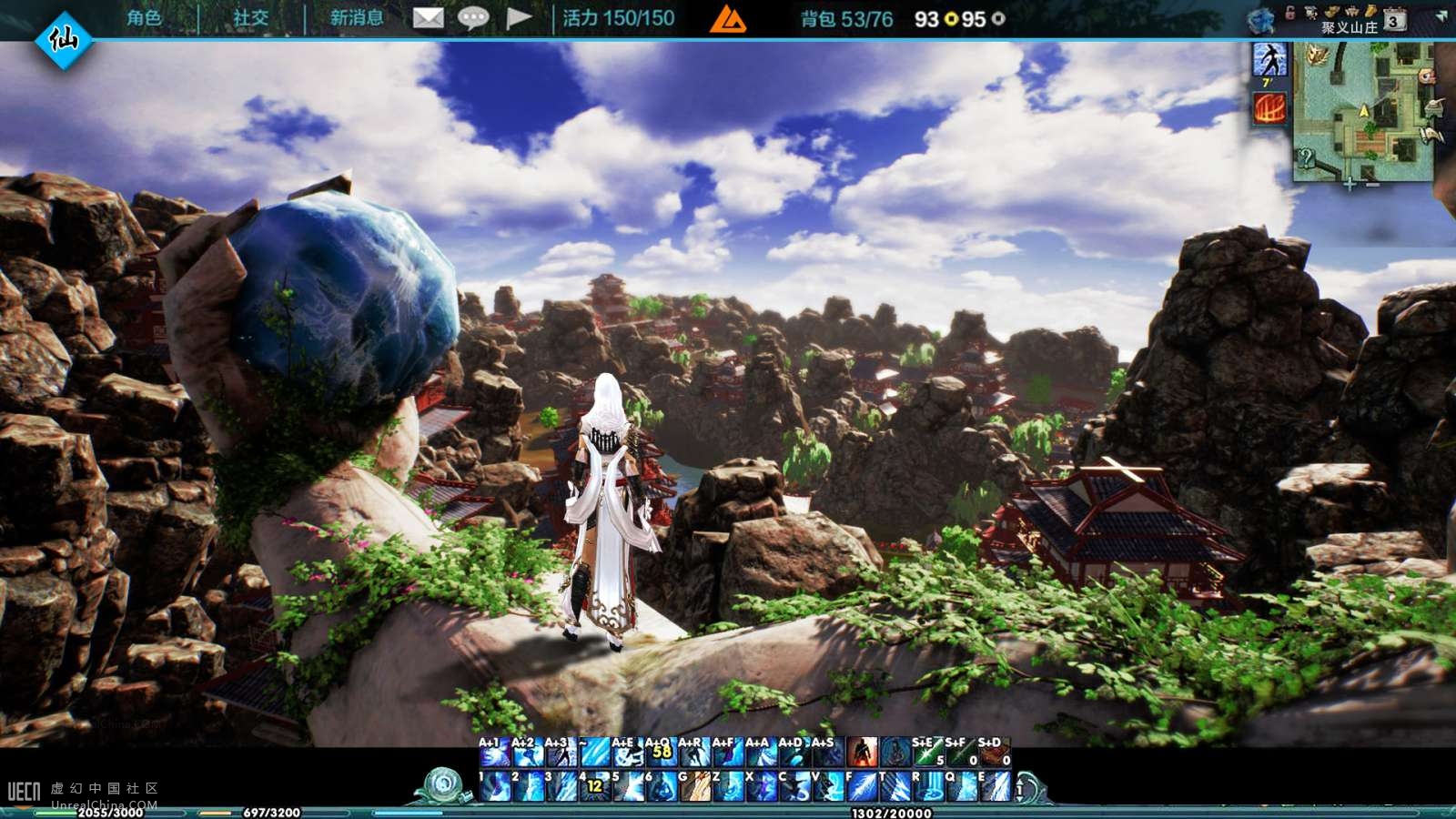The width and height of the screenshot is (1456, 819).
Task: Click the hotbar page switcher arrows
Action: point(1021,788)
